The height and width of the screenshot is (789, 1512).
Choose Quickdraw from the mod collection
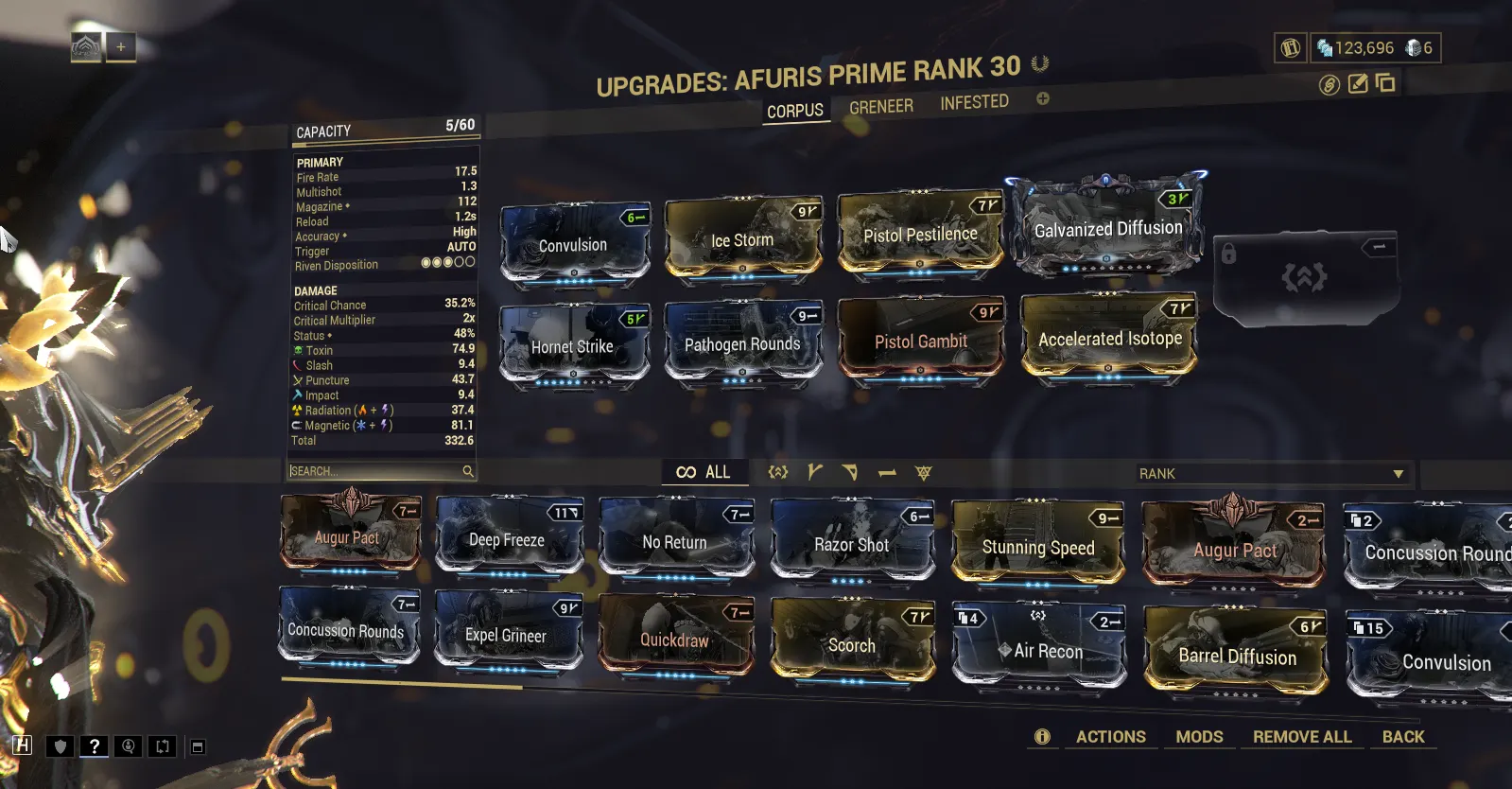pyautogui.click(x=674, y=640)
